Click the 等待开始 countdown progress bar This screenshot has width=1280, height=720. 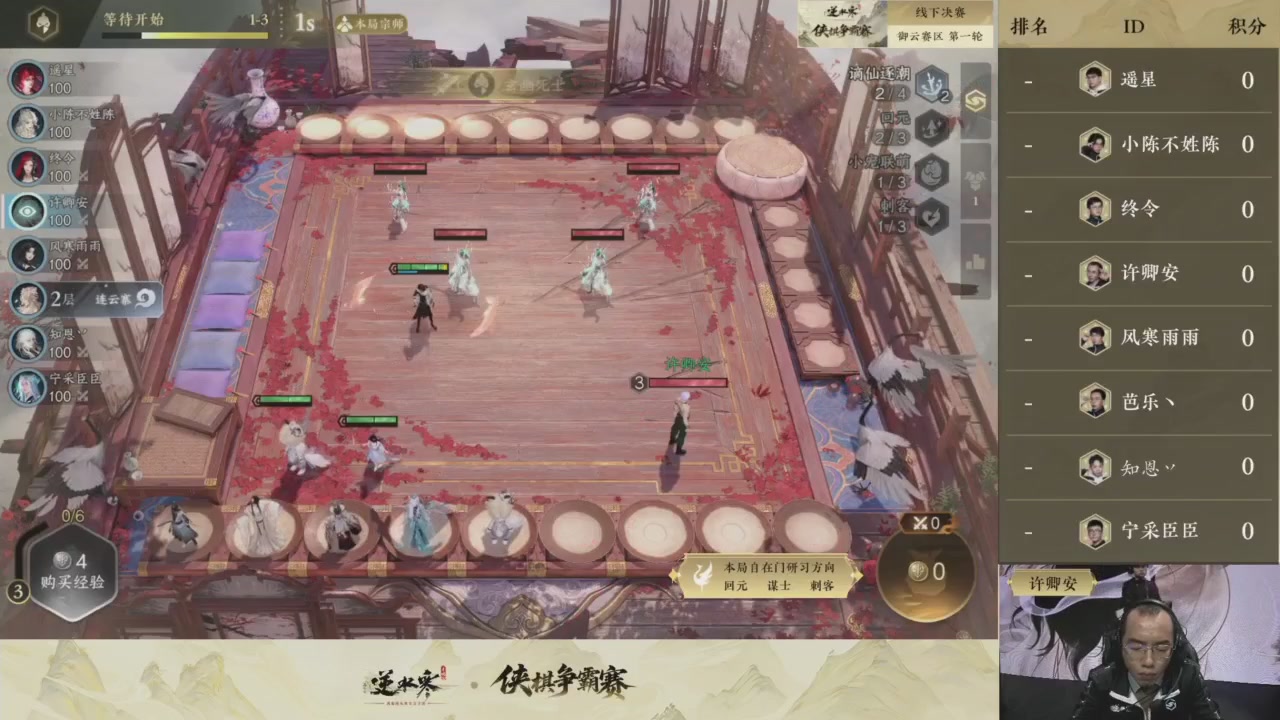tap(185, 33)
